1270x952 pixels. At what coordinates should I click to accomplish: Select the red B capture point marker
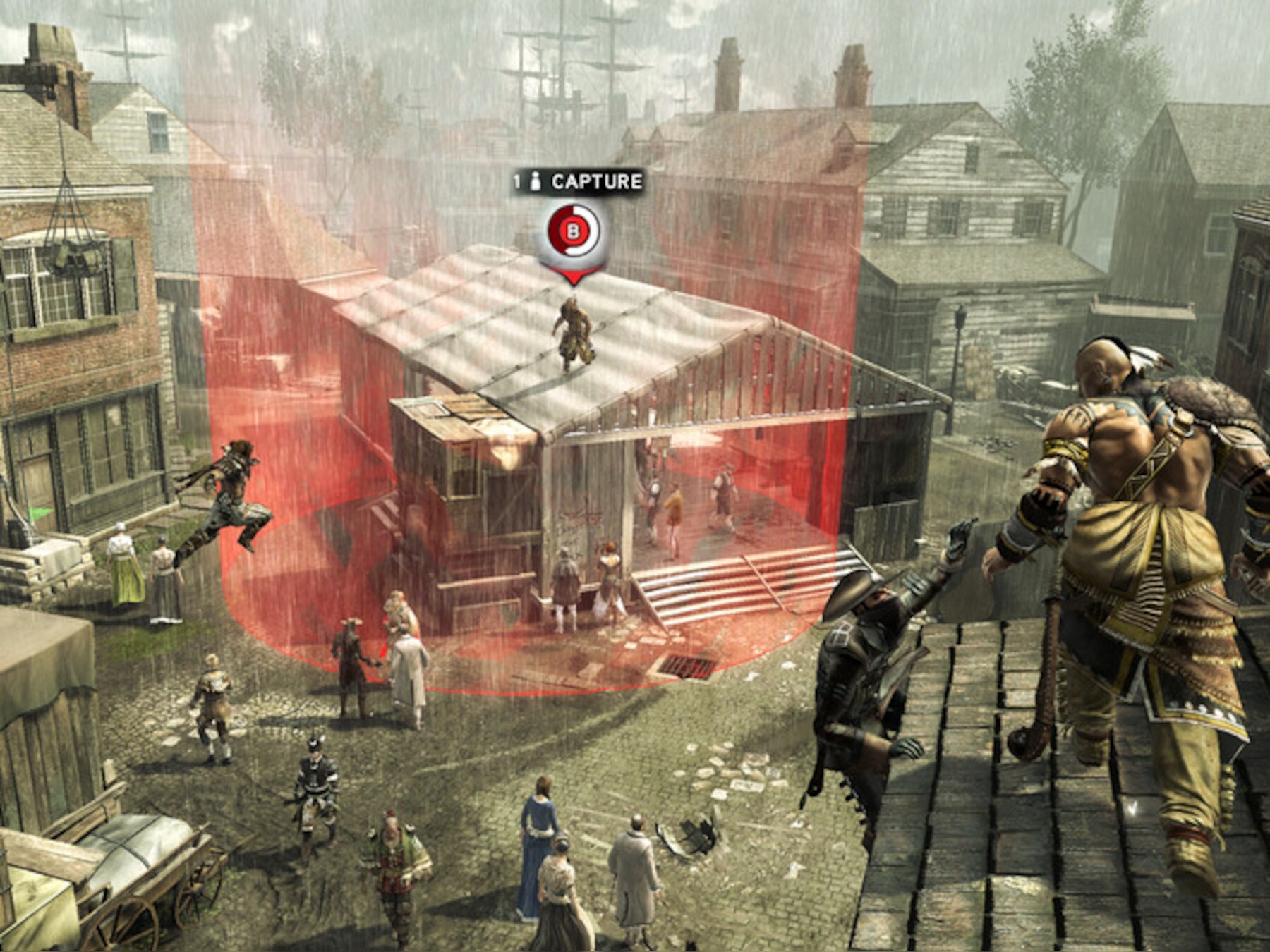click(574, 231)
